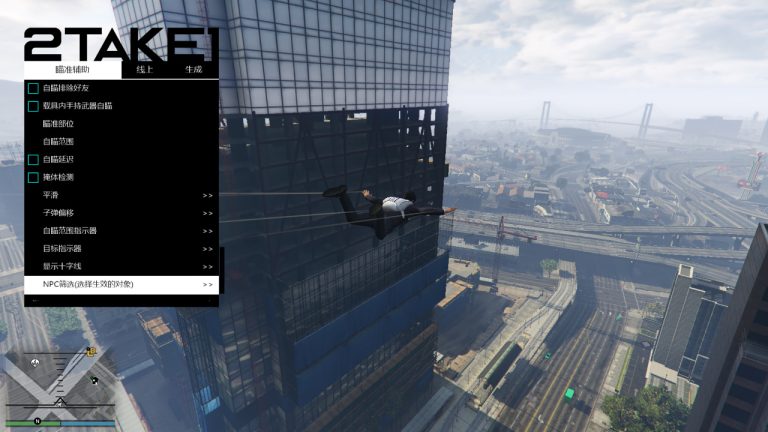Check the 掩体检测 option
This screenshot has height=432, width=768.
click(33, 177)
